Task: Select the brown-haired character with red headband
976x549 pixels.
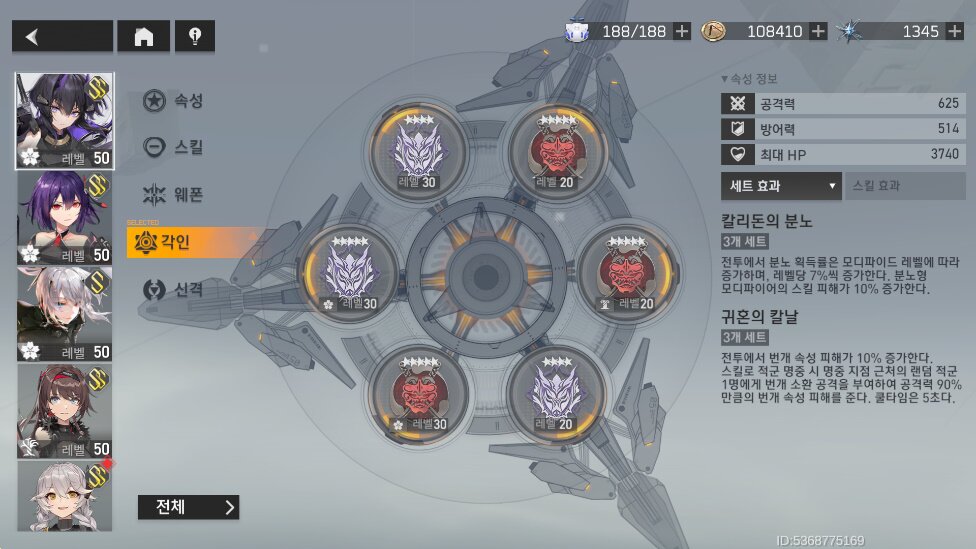Action: 65,411
